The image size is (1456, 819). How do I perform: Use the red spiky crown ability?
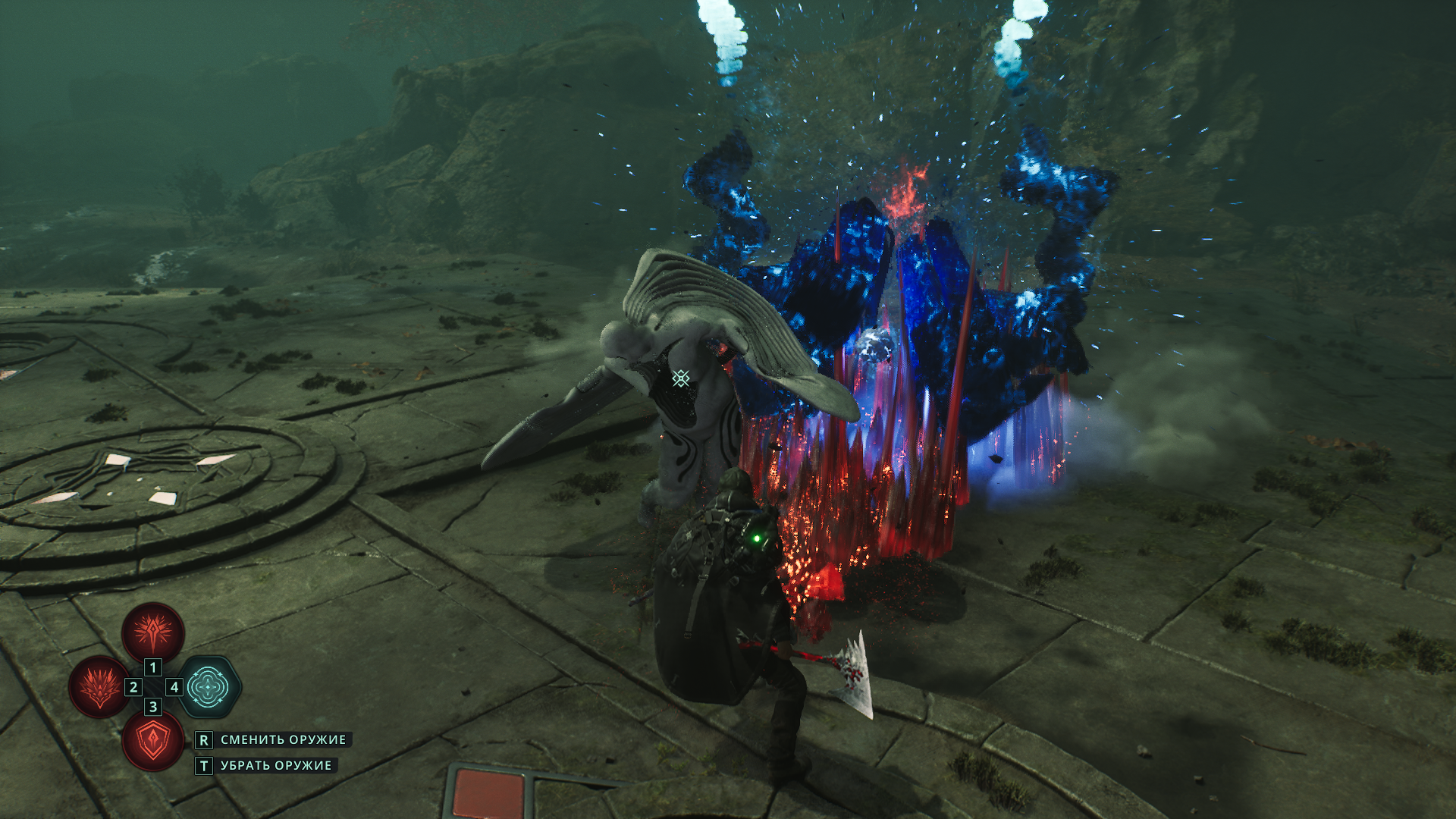click(x=99, y=687)
